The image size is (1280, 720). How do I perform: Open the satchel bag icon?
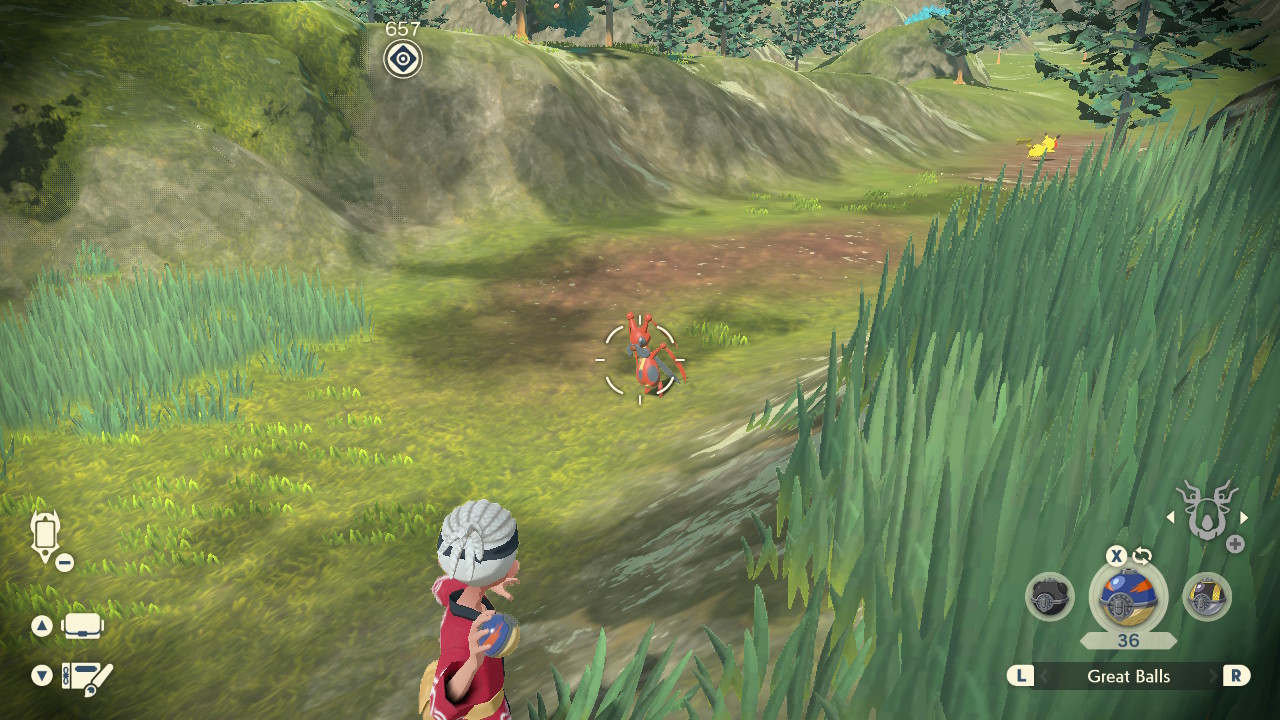coord(82,626)
